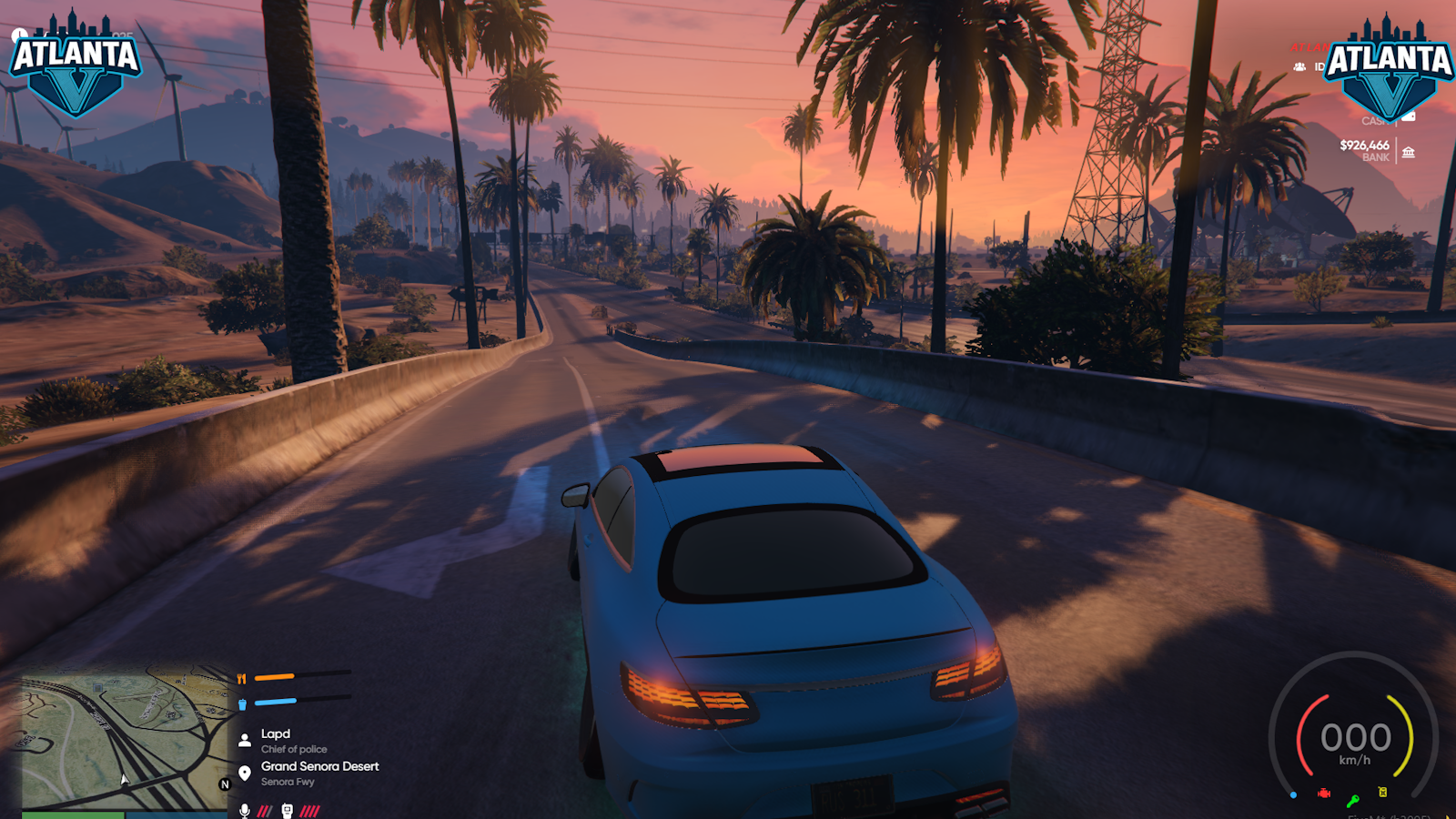This screenshot has height=819, width=1456.
Task: Select the microphone voice icon
Action: (x=244, y=810)
